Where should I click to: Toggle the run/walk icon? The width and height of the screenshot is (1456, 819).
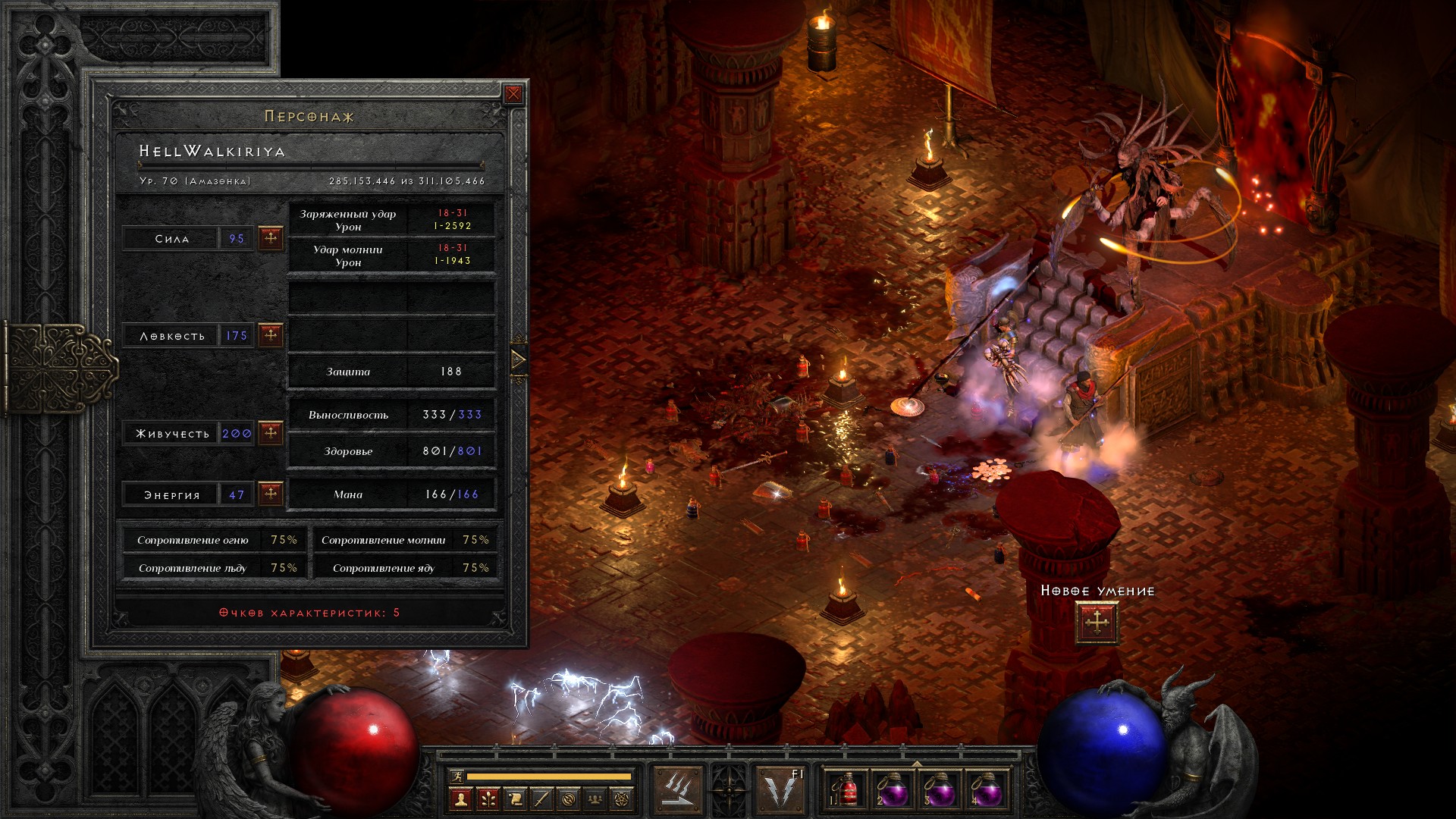pyautogui.click(x=455, y=776)
